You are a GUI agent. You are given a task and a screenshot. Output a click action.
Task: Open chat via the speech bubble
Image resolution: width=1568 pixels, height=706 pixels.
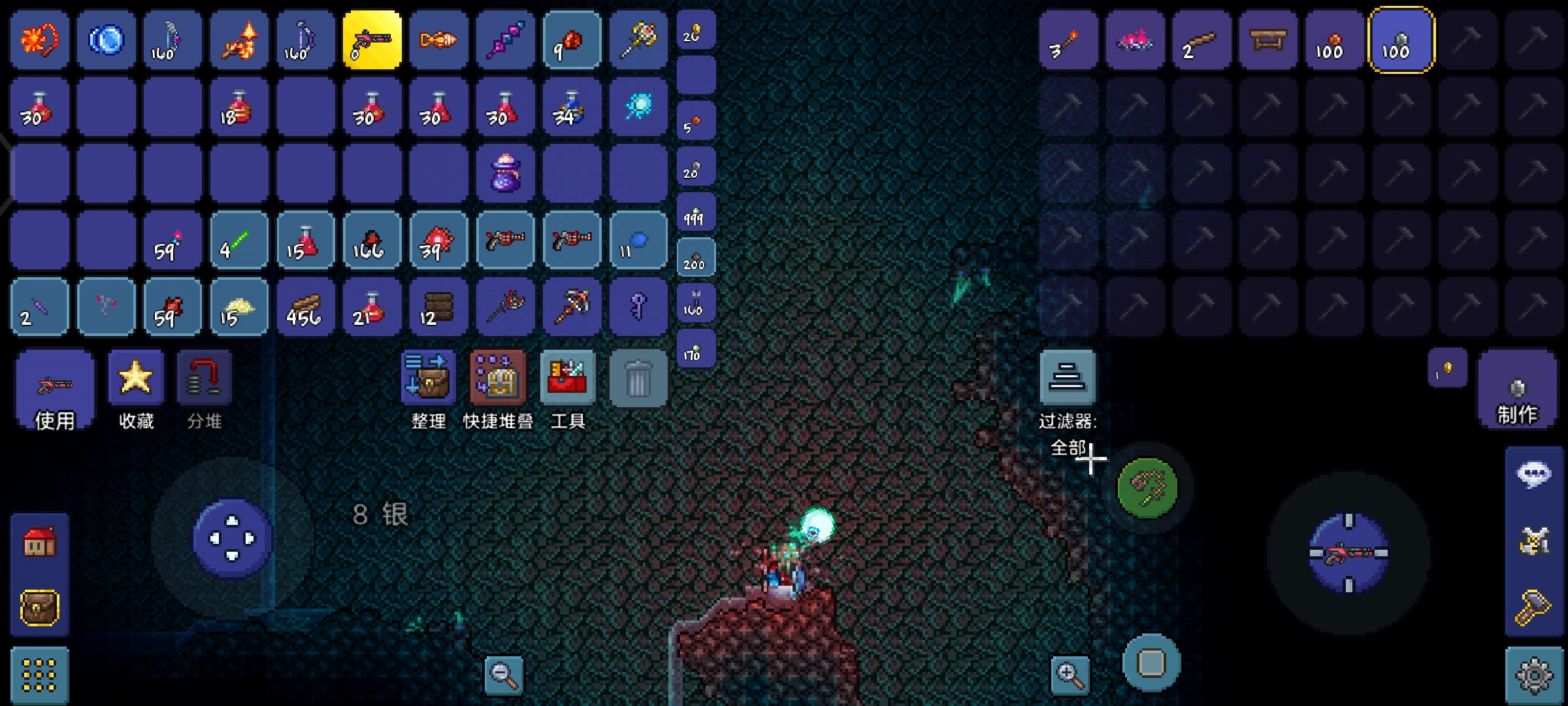pyautogui.click(x=1533, y=475)
